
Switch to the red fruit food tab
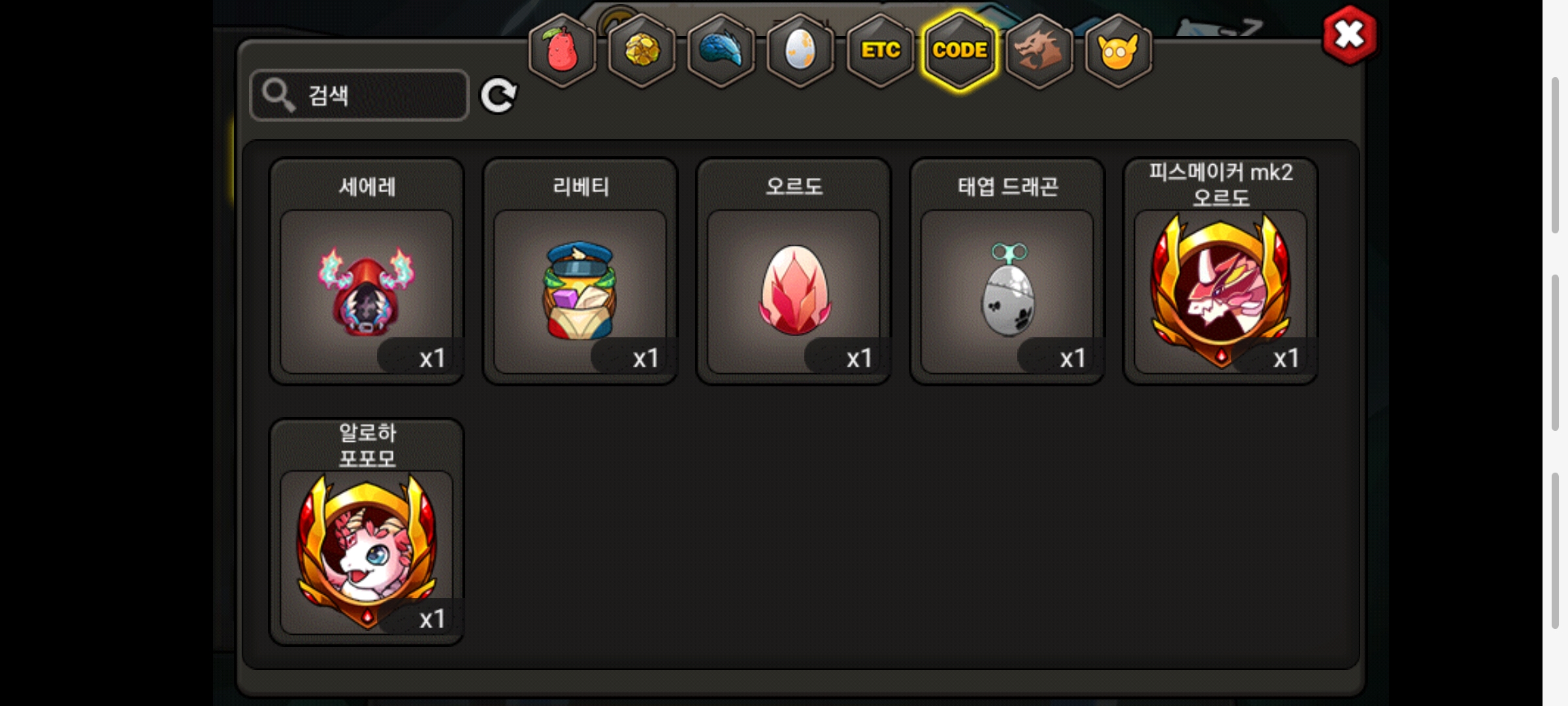(x=562, y=51)
